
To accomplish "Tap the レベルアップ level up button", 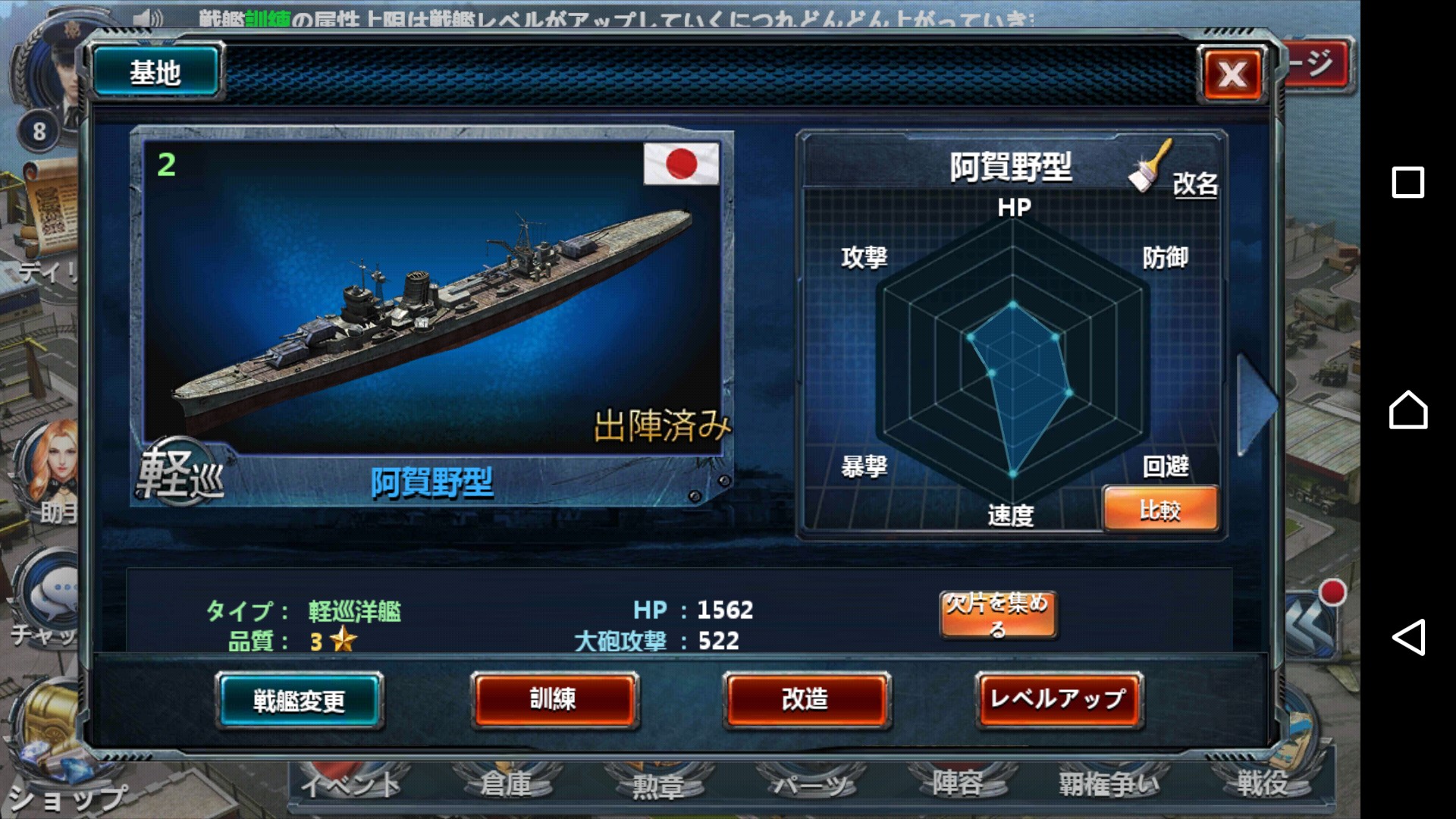I will 1058,699.
